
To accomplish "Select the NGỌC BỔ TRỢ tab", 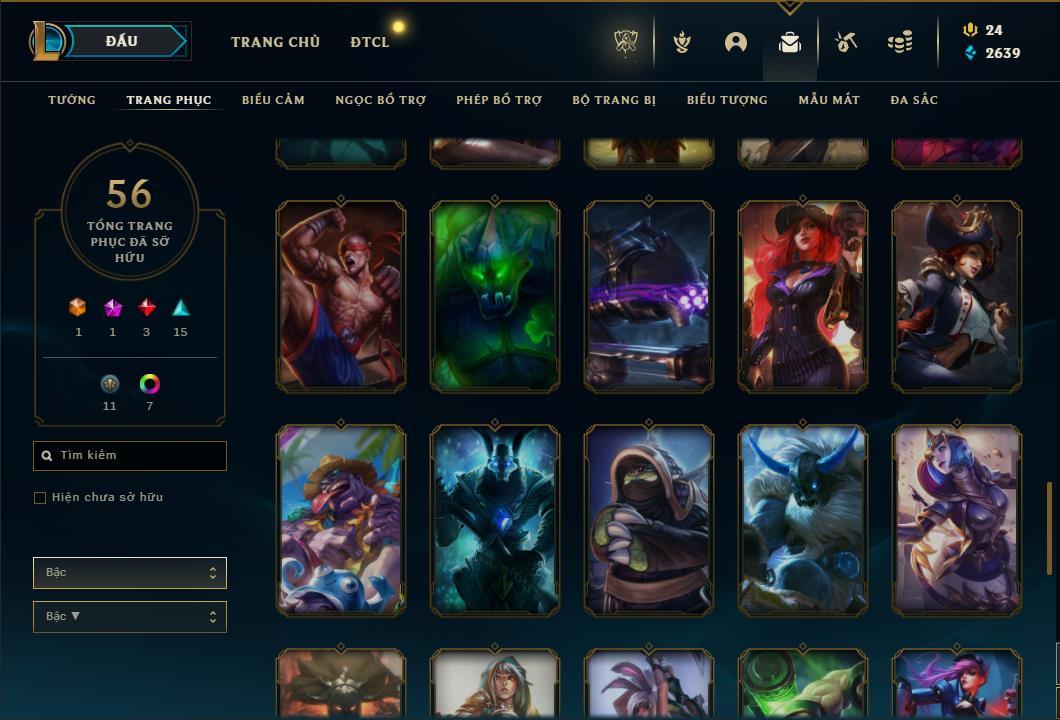I will (380, 100).
